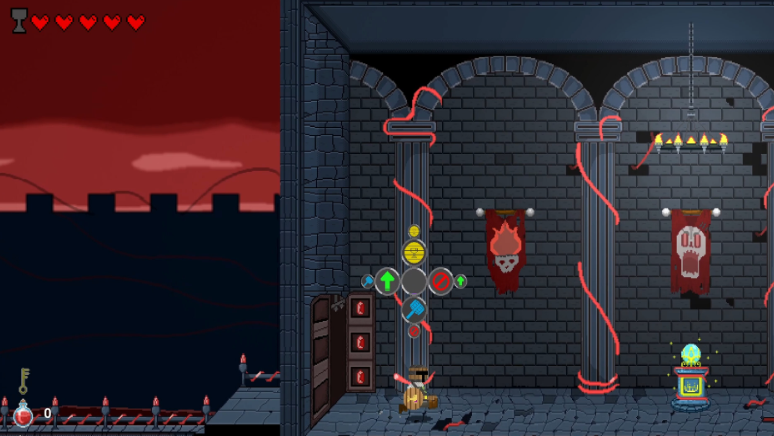Click the empty gray center of radial menu
Viewport: 774px width, 436px height.
click(x=414, y=281)
